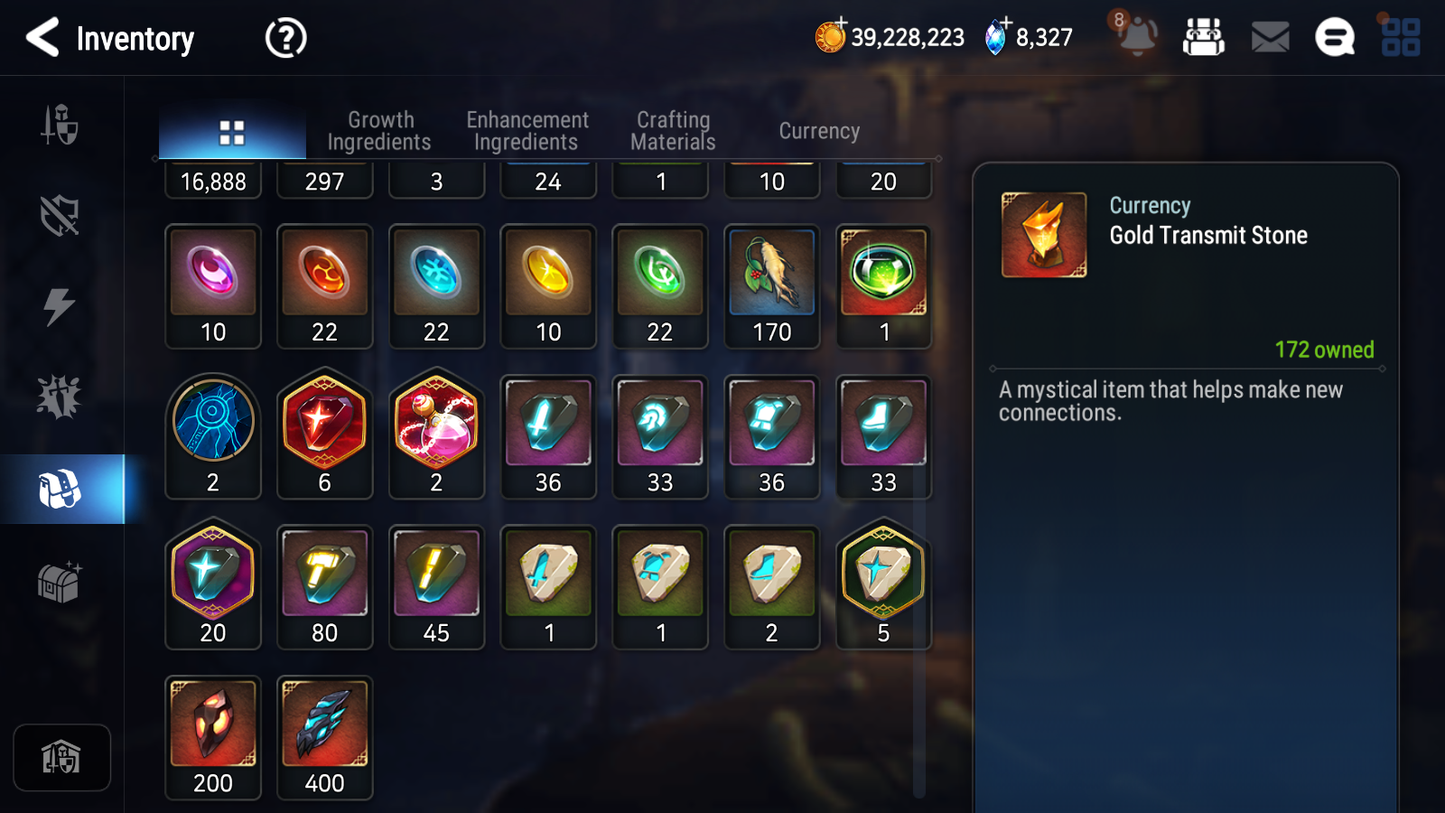Open the mail envelope icon

point(1270,38)
